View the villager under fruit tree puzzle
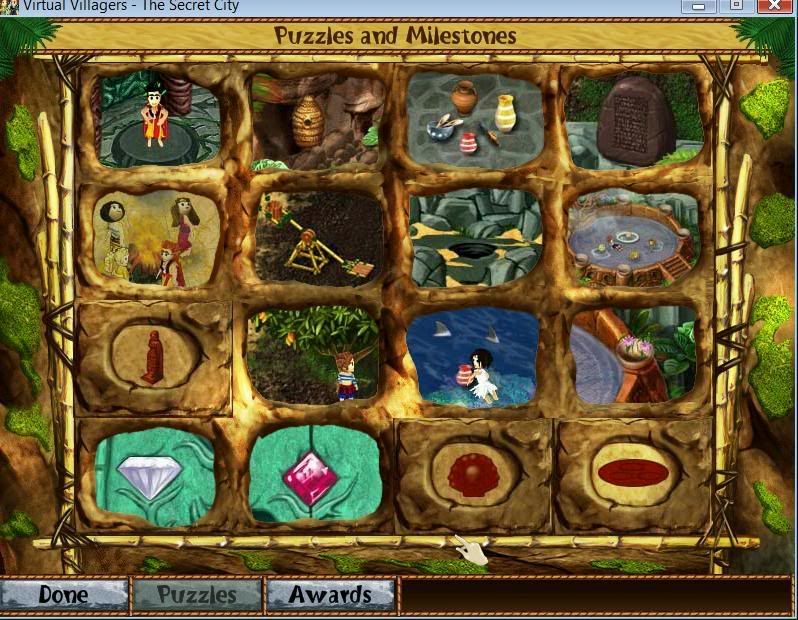Viewport: 798px width, 620px height. click(x=314, y=354)
